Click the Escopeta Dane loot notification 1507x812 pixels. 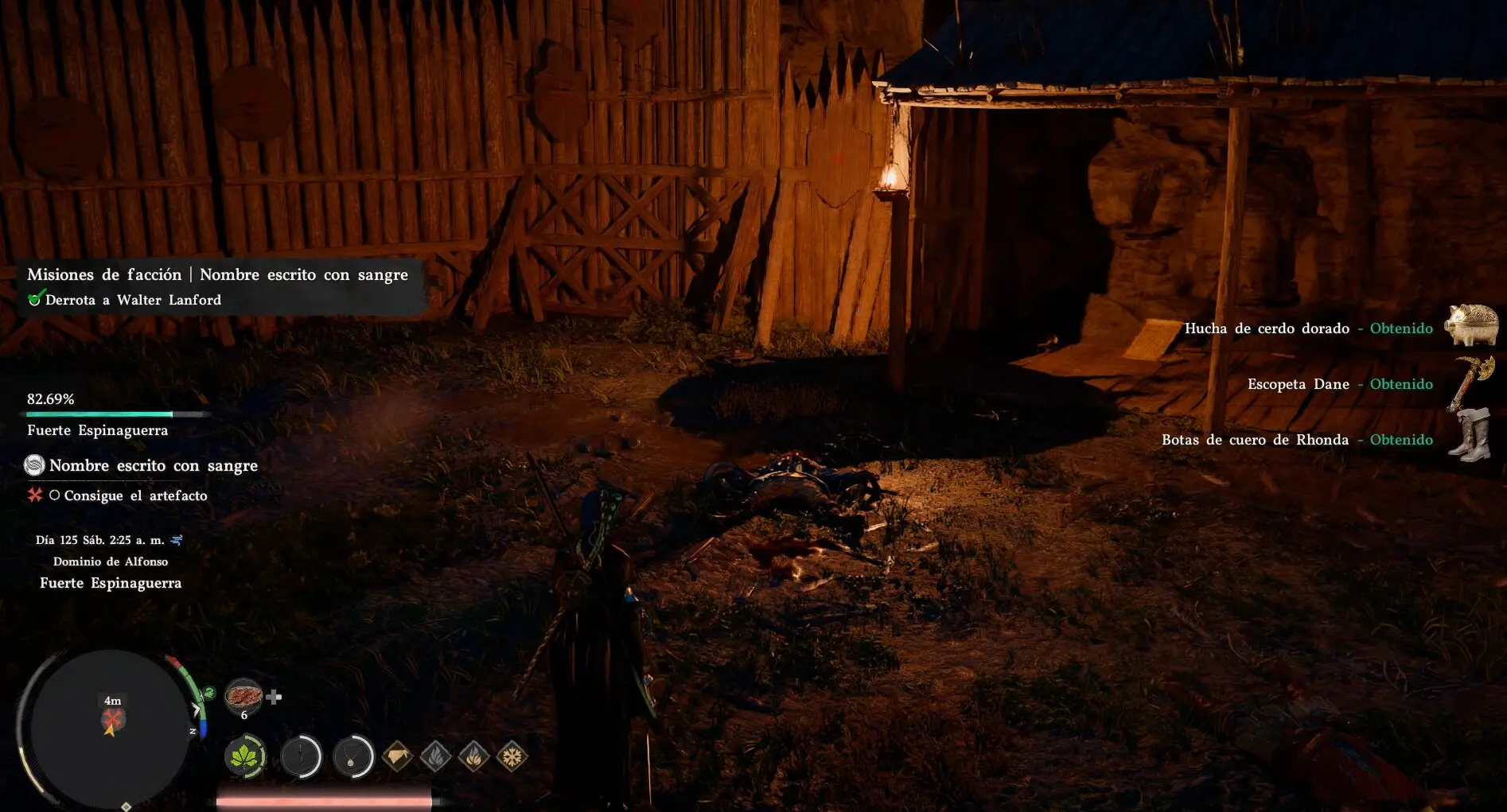(x=1340, y=384)
